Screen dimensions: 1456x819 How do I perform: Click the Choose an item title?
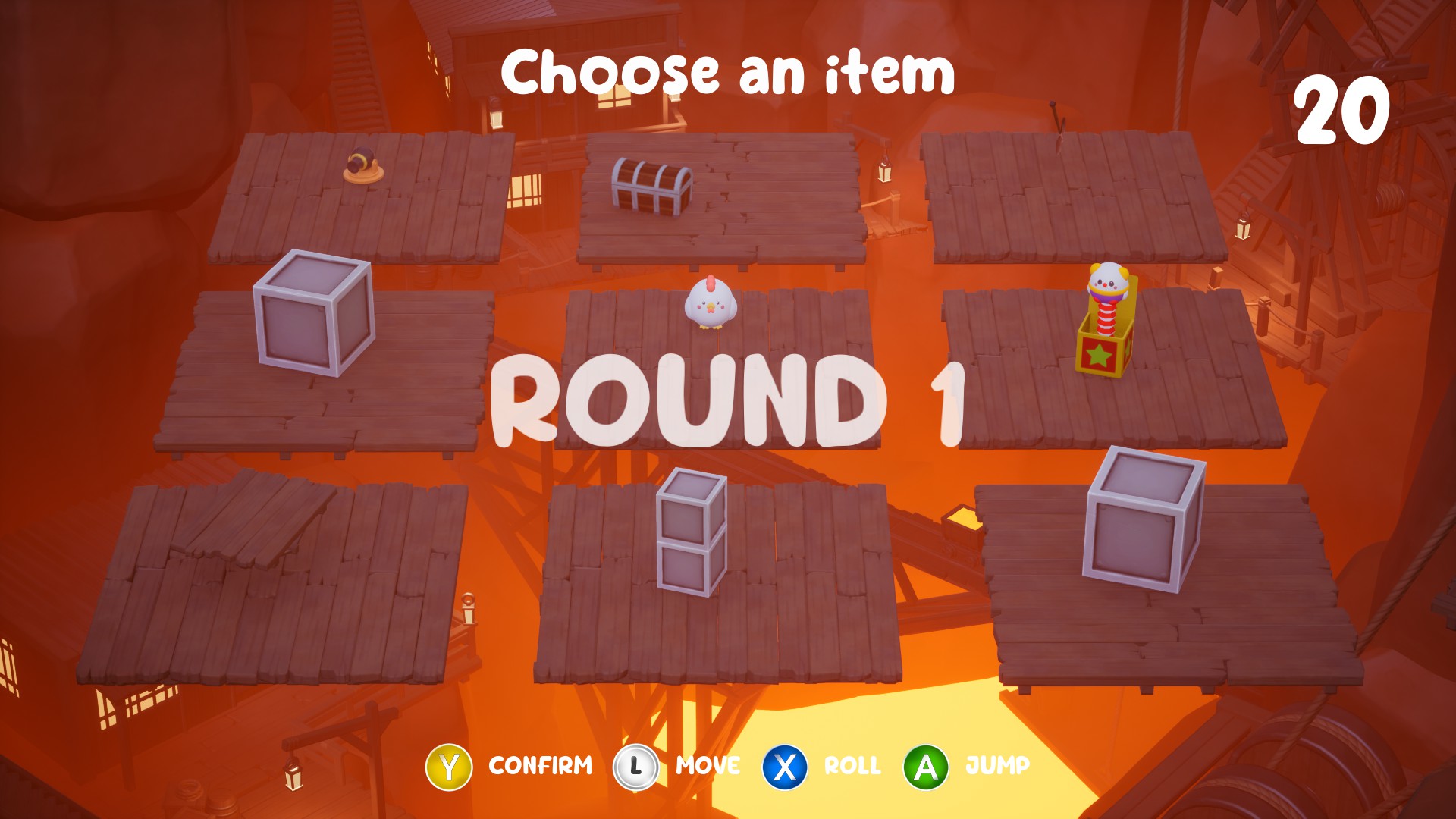point(728,71)
